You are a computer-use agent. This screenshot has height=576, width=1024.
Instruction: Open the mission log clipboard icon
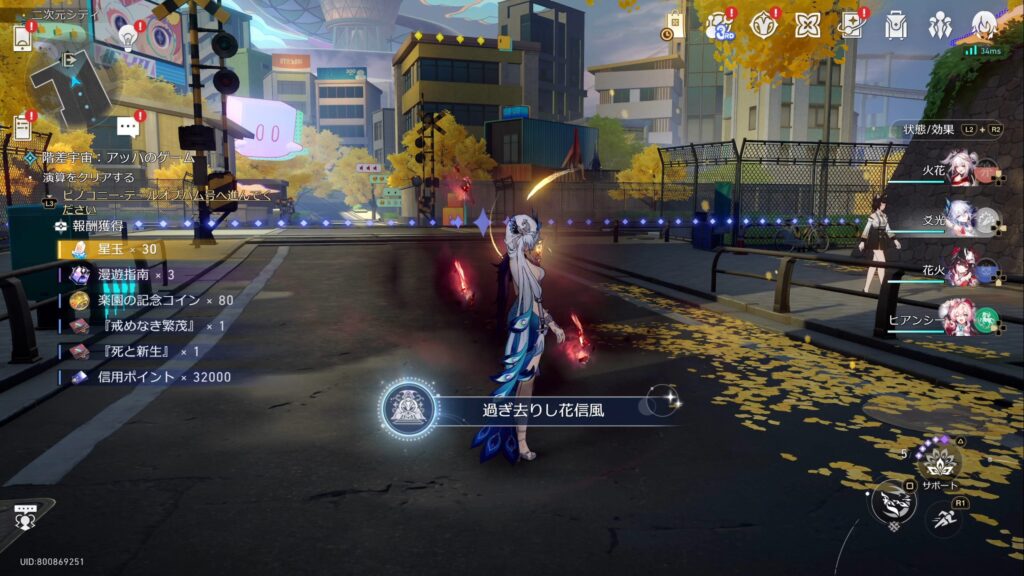[22, 128]
